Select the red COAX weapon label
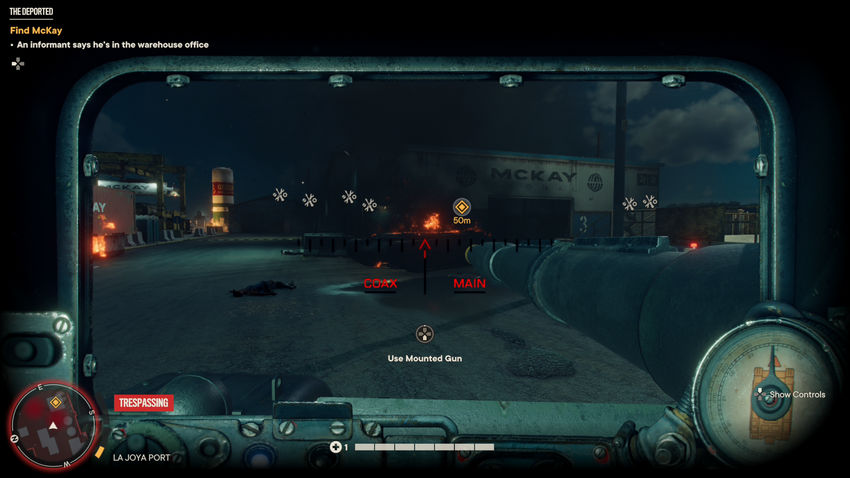Viewport: 850px width, 478px height. click(380, 284)
